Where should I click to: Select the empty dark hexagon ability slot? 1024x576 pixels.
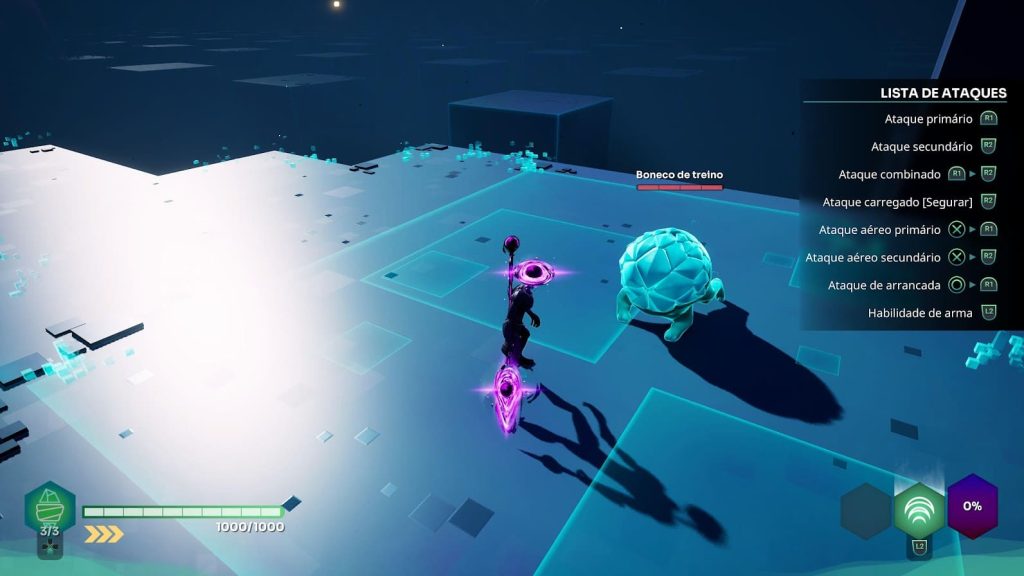[865, 508]
